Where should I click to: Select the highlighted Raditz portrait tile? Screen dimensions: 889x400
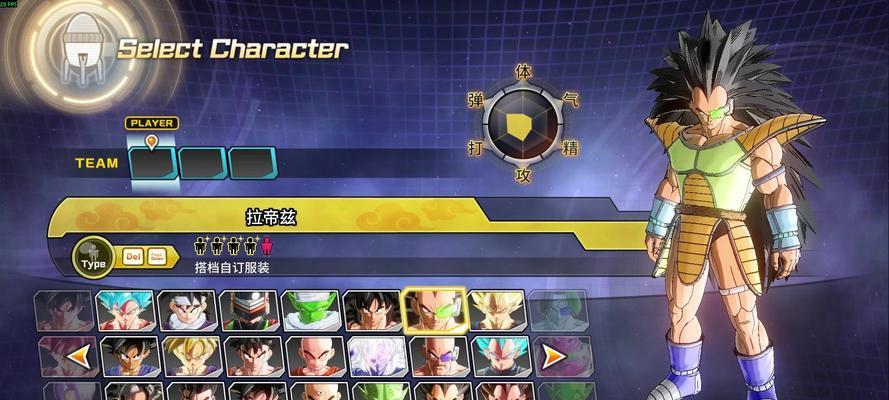click(433, 310)
